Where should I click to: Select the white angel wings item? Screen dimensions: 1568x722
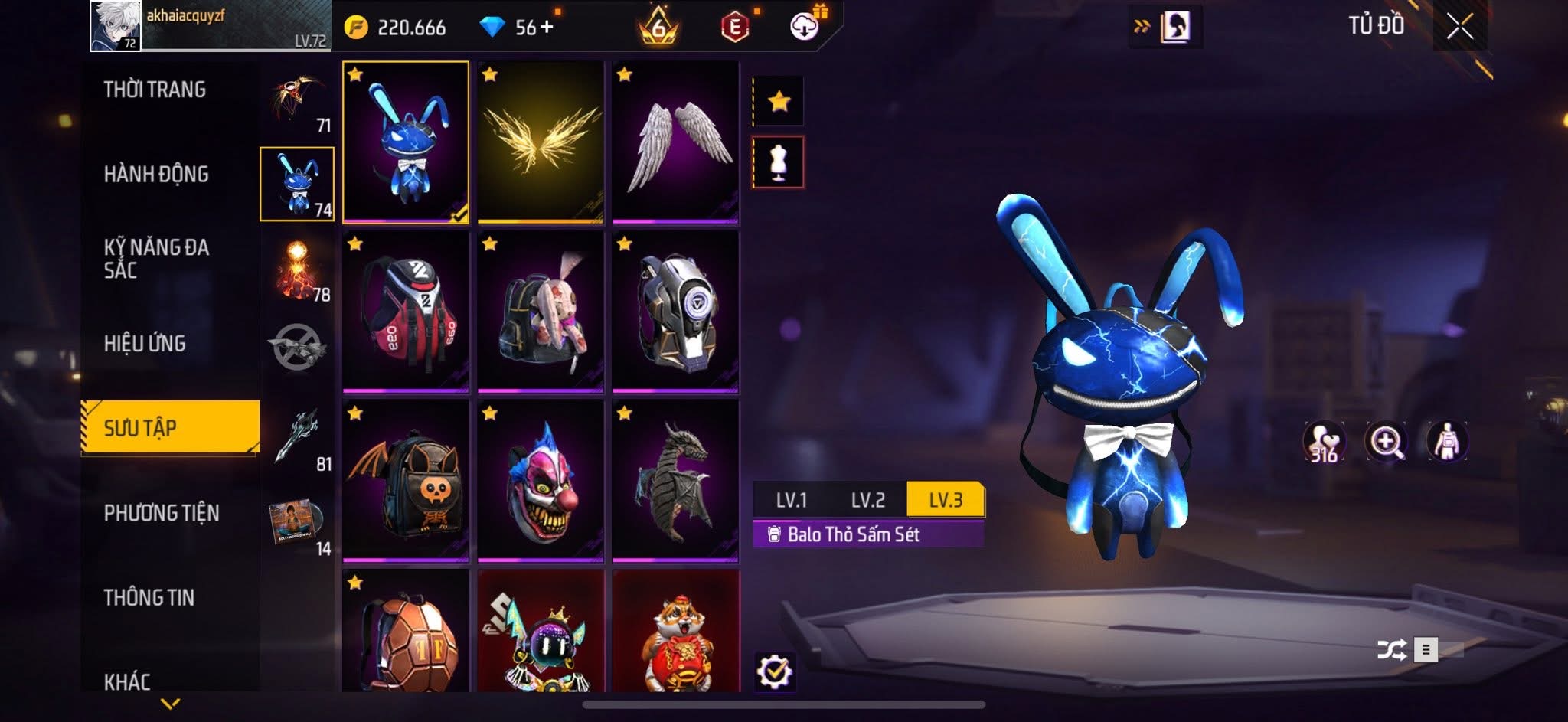coord(675,142)
